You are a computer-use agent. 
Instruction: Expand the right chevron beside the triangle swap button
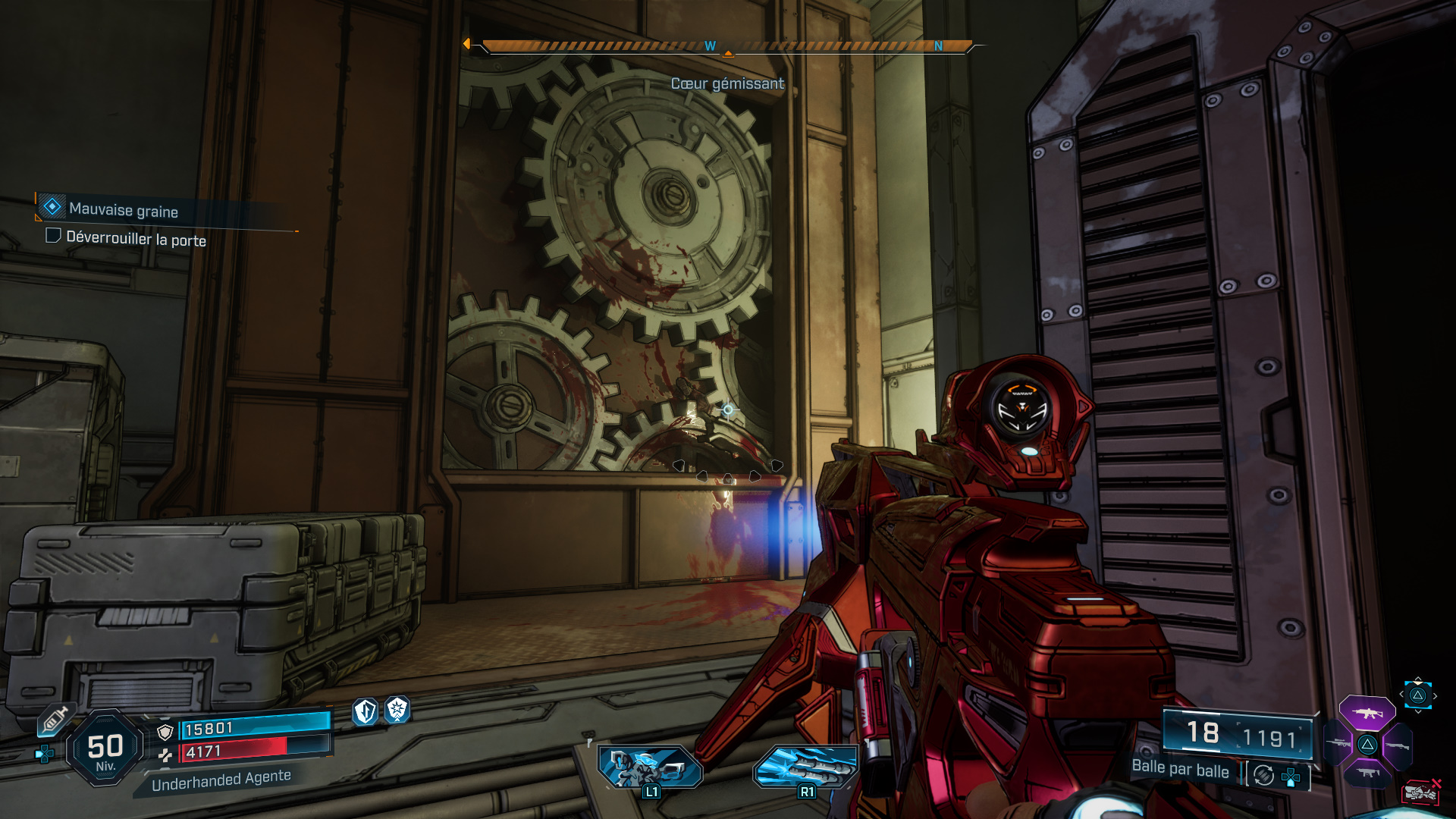1436,695
